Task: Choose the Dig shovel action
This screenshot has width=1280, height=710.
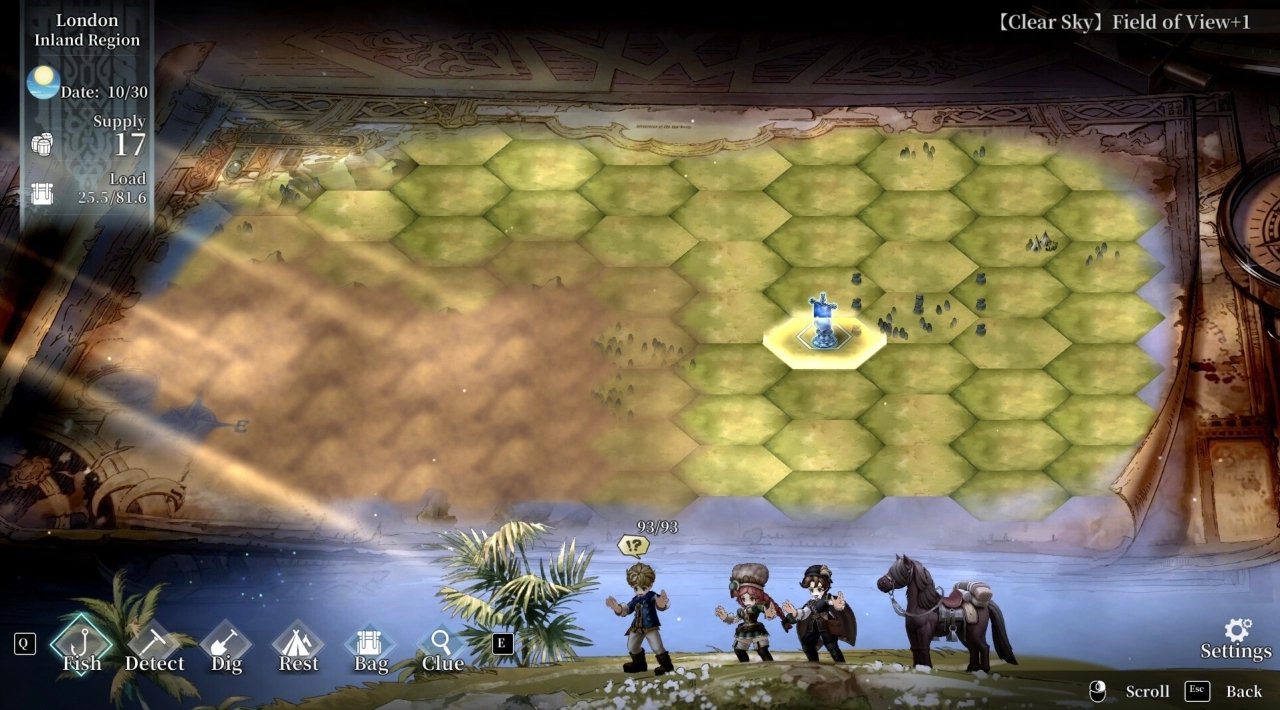Action: tap(226, 647)
